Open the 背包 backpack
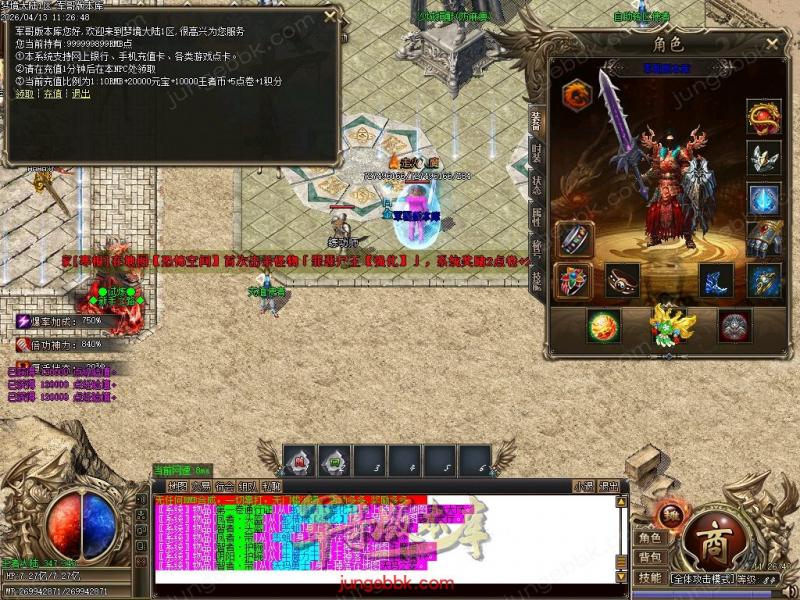This screenshot has height=600, width=800. point(650,556)
